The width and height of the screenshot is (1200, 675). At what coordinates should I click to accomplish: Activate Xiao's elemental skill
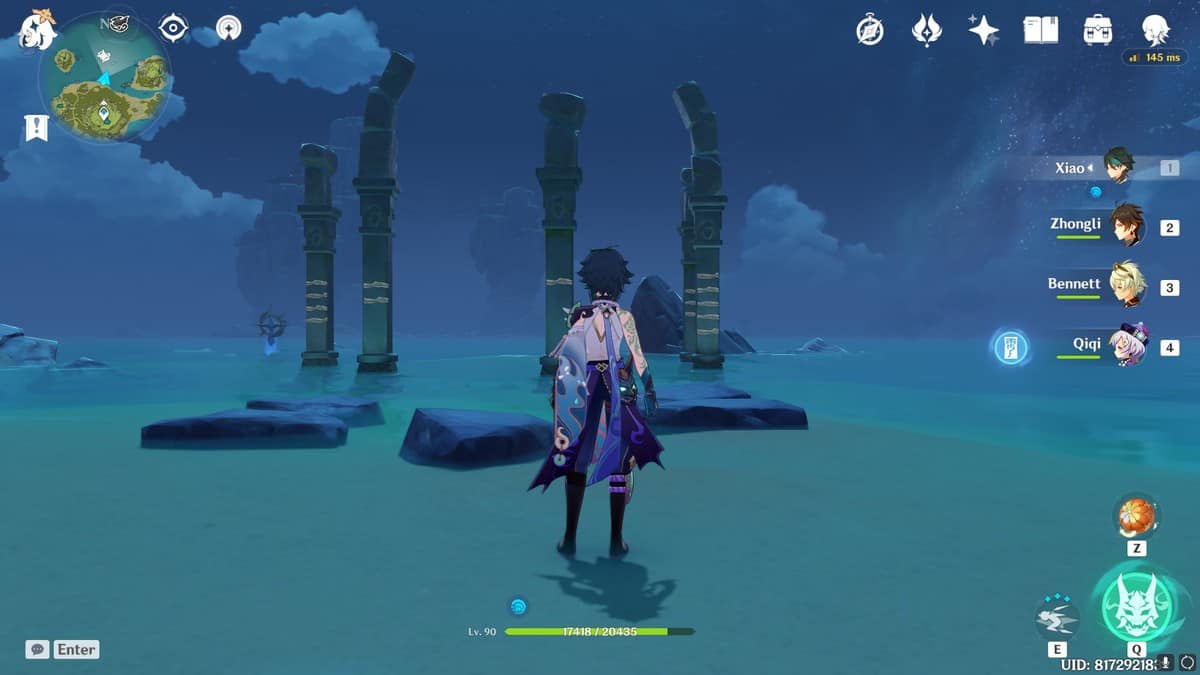(x=1057, y=620)
